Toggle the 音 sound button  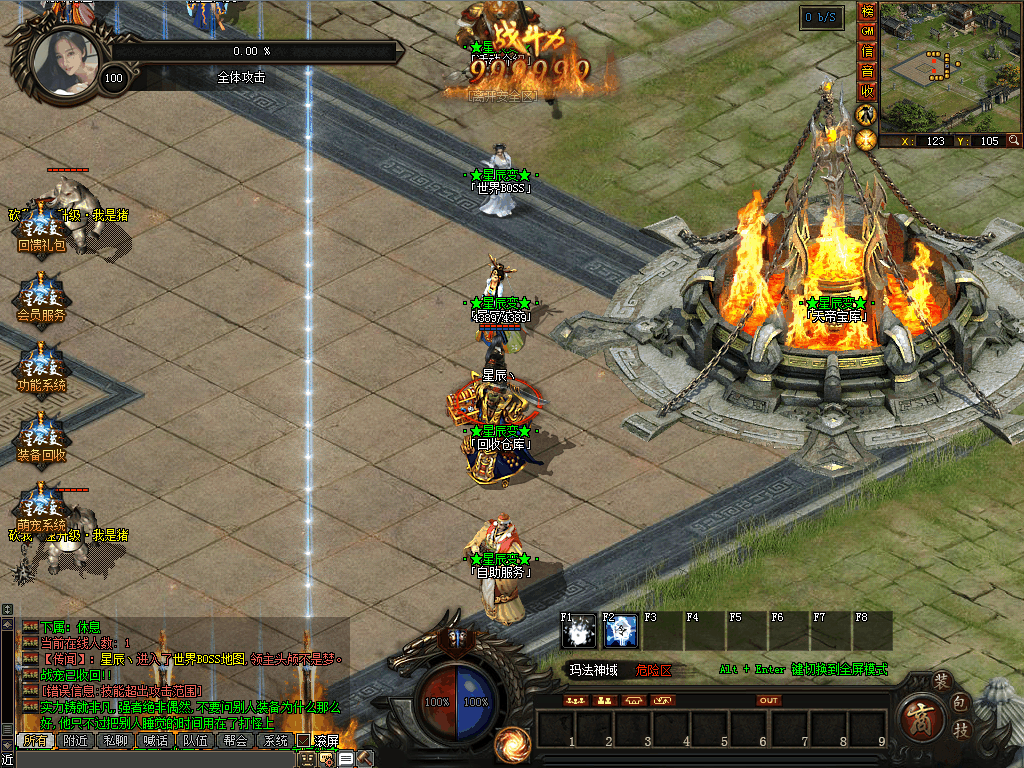click(867, 71)
